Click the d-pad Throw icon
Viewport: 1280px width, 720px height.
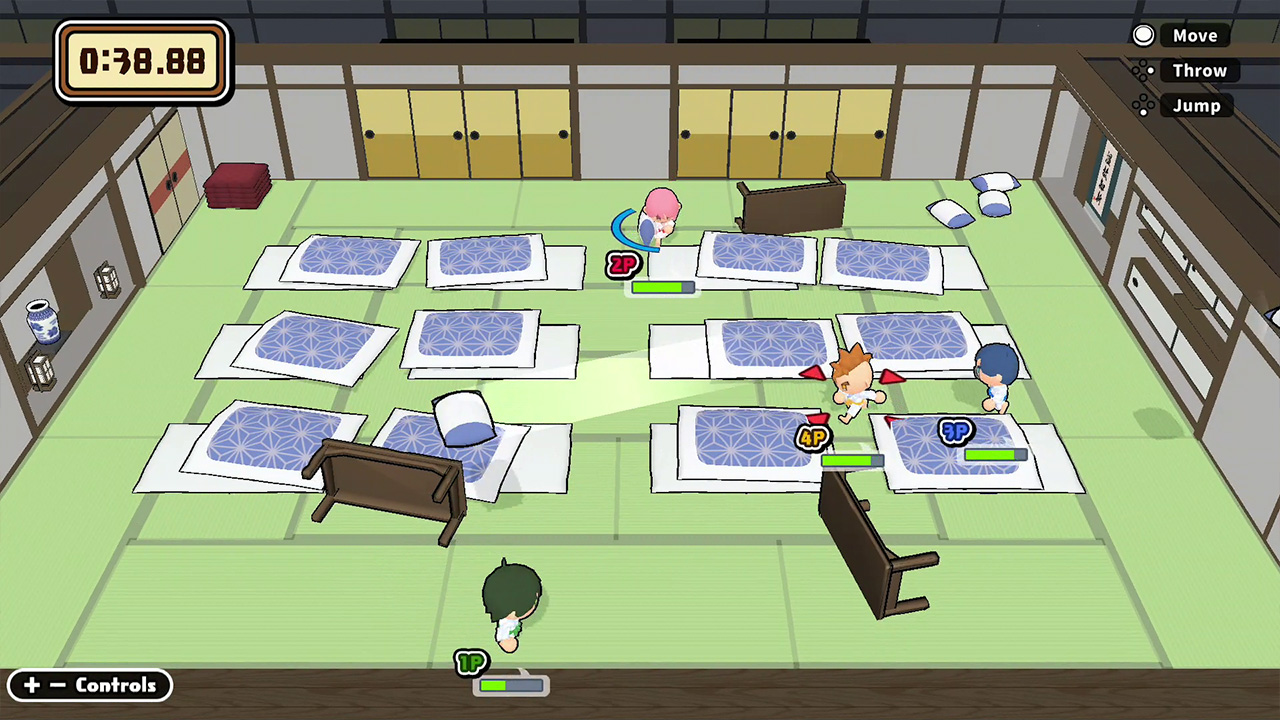click(1143, 70)
